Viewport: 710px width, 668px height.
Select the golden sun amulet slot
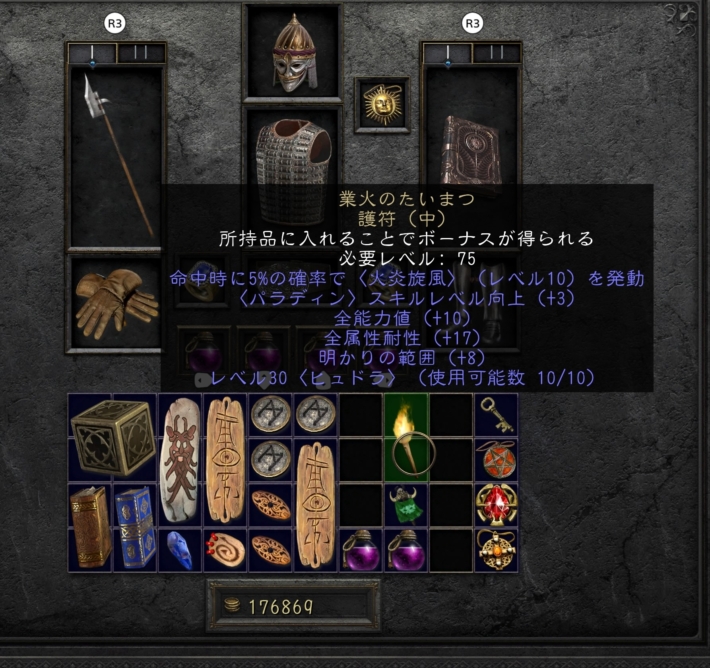pyautogui.click(x=381, y=103)
